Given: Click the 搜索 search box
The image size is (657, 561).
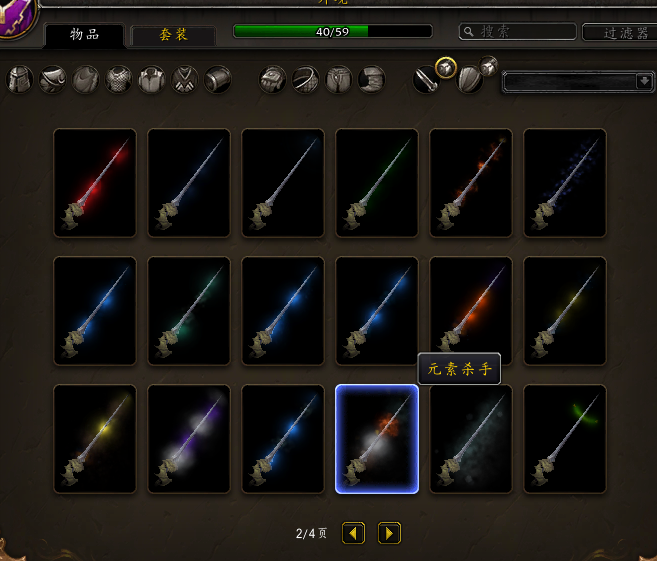Looking at the screenshot, I should pyautogui.click(x=516, y=32).
